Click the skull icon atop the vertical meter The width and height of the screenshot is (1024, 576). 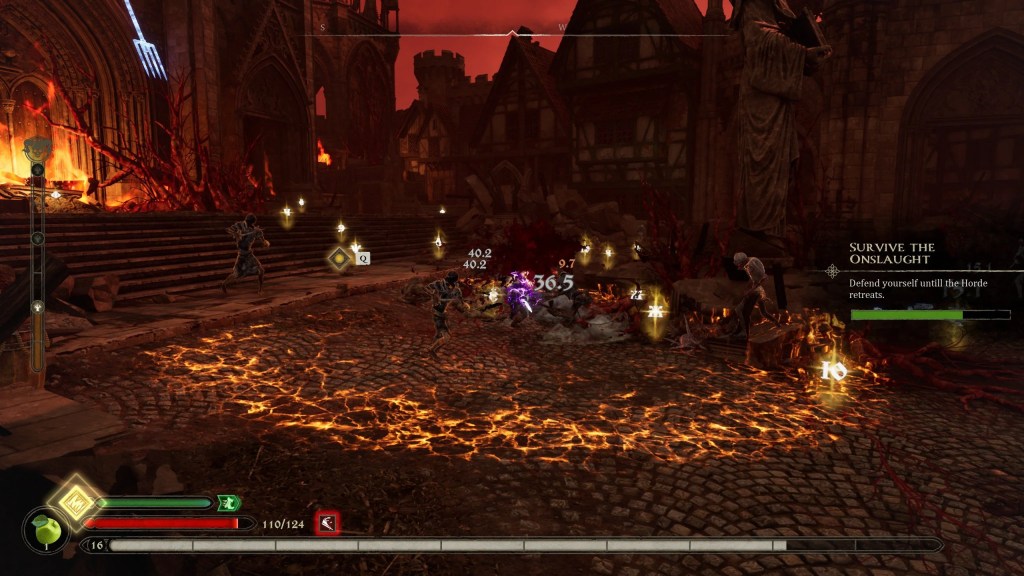click(x=37, y=148)
